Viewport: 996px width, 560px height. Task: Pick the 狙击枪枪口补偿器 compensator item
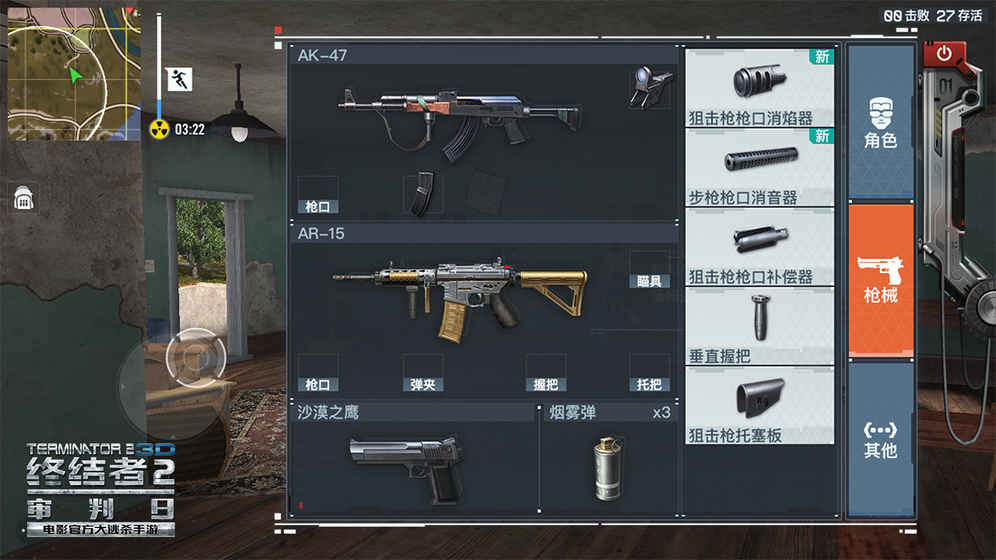[x=760, y=247]
